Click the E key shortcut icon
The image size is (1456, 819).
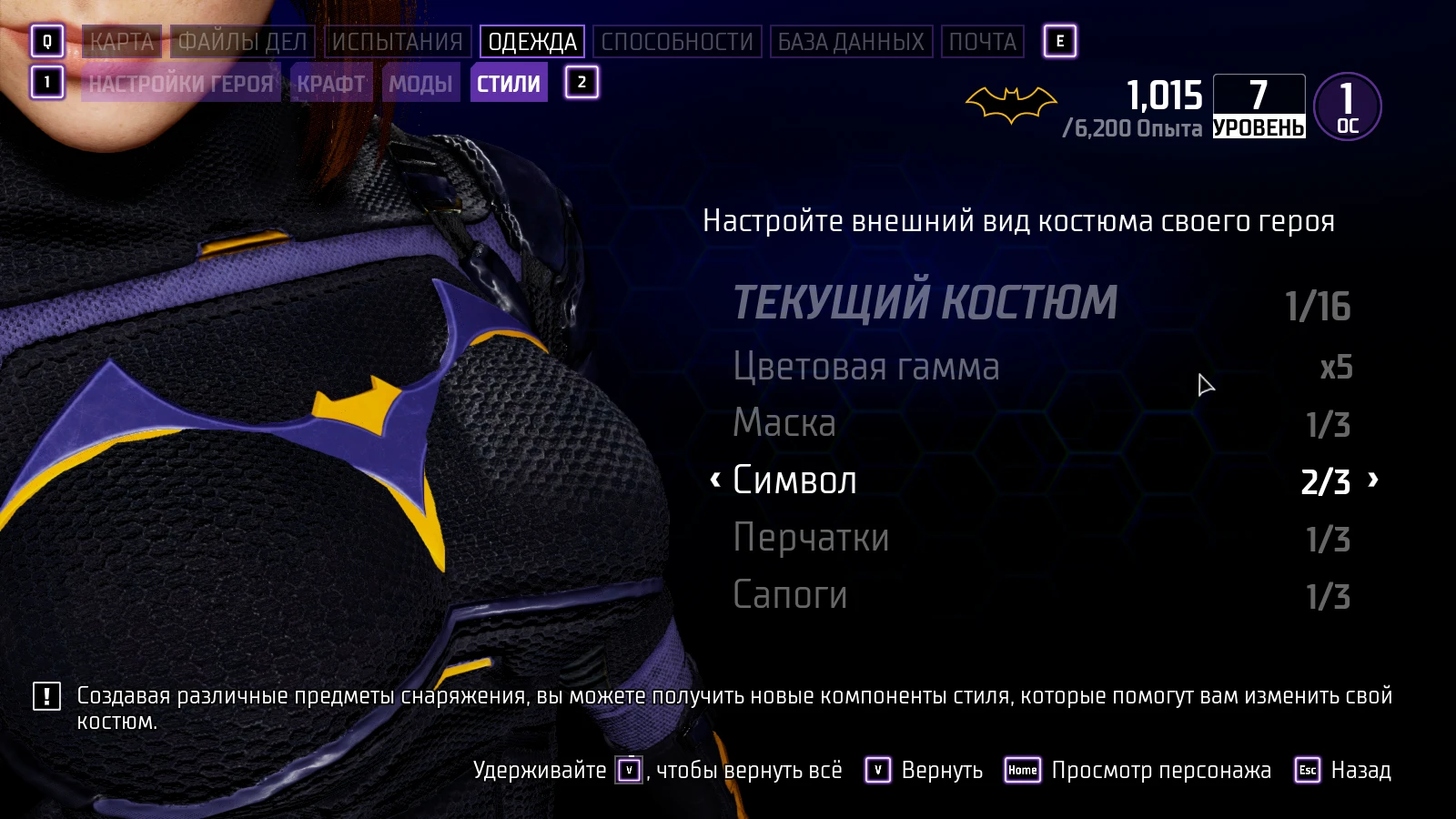[1058, 40]
